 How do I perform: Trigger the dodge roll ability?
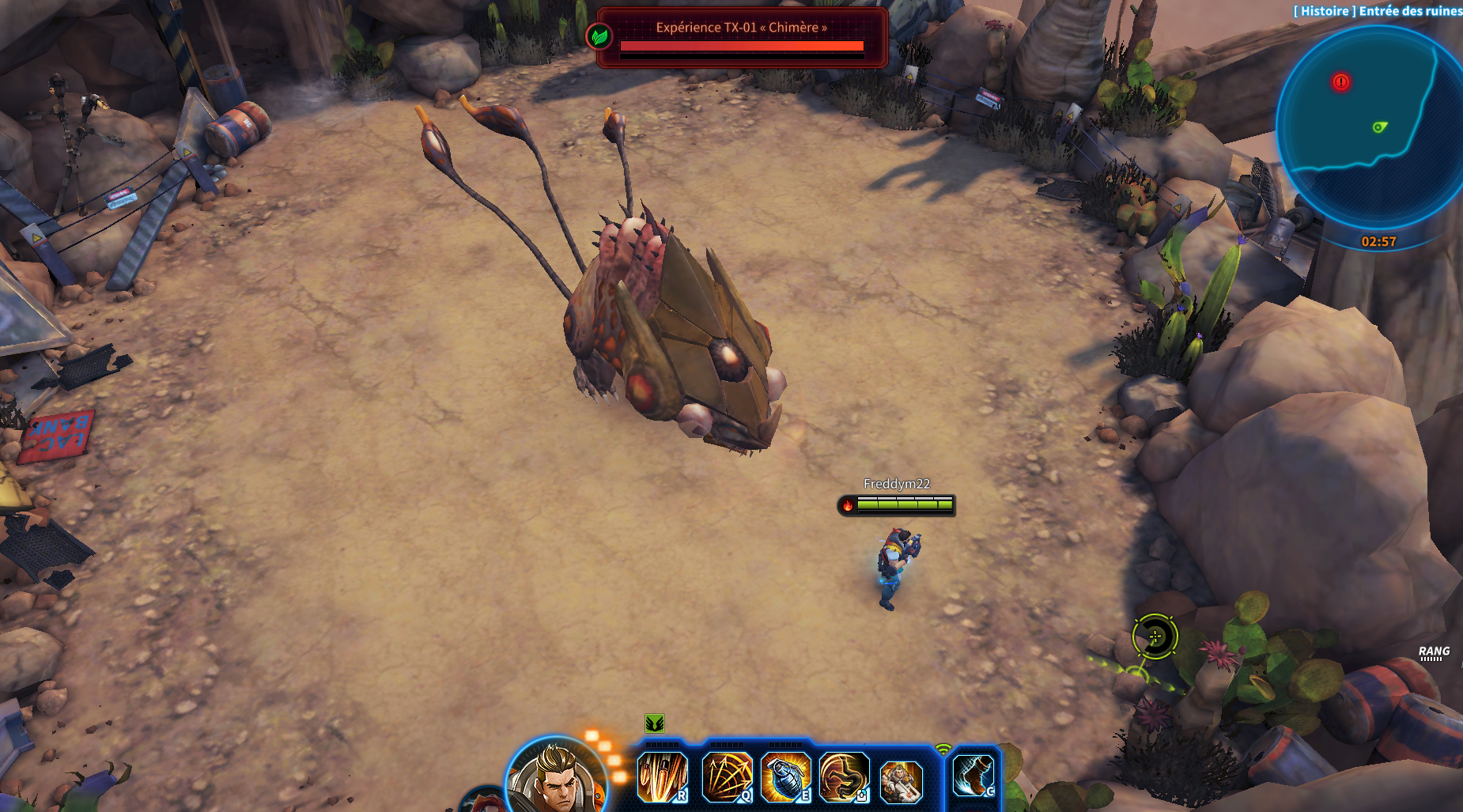(845, 776)
